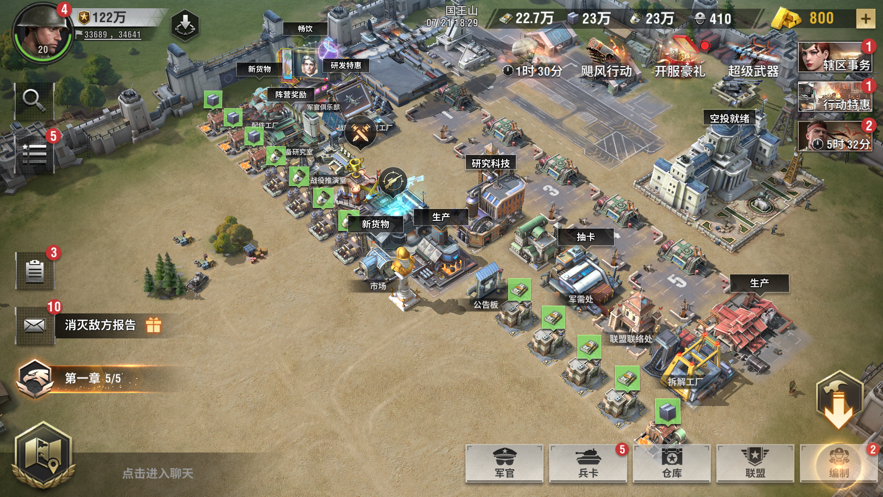
Task: Open the 开服豪礼 launch gifts event
Action: coord(680,56)
